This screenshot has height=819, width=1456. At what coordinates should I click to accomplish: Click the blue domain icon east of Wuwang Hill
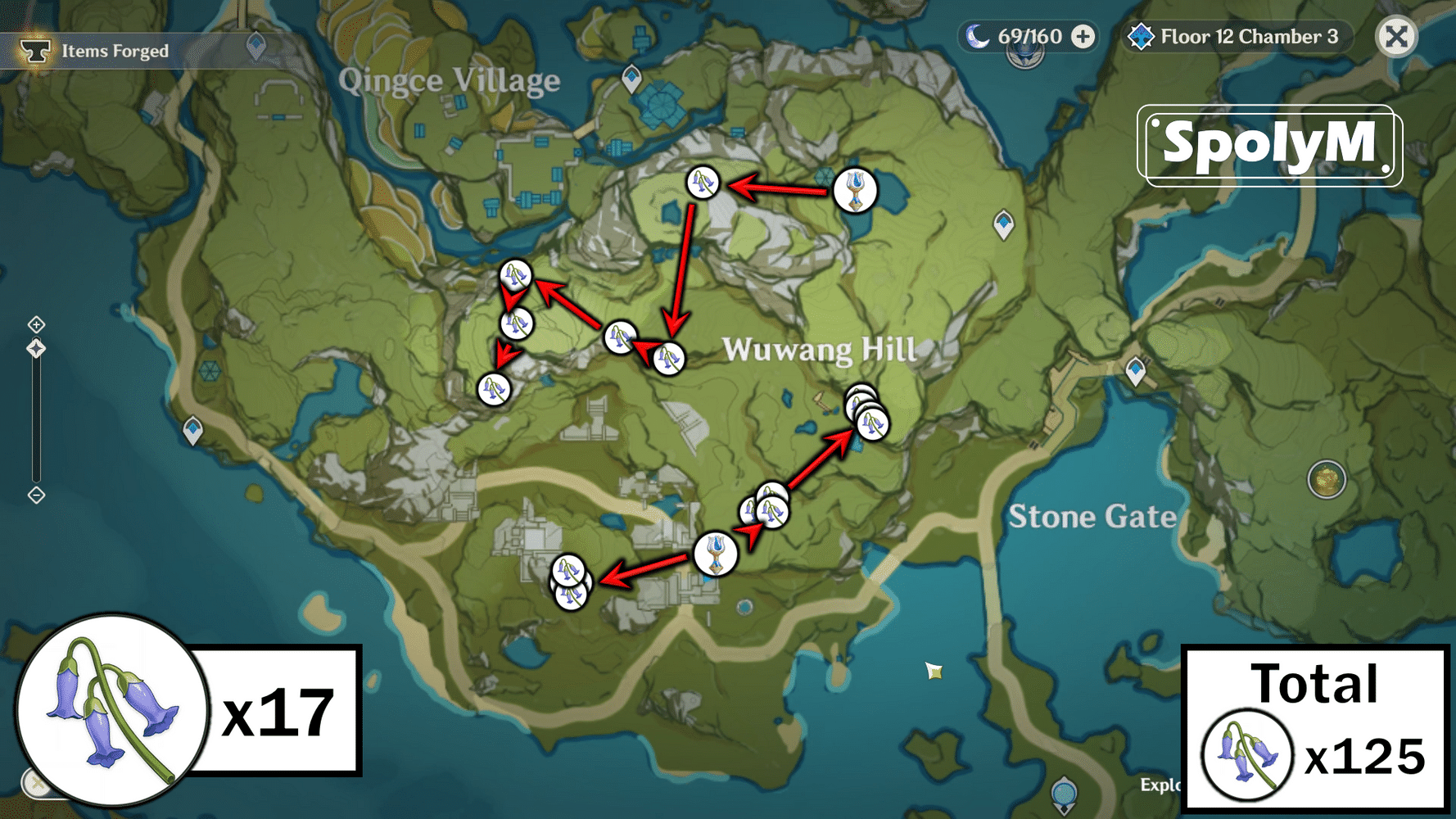1003,223
